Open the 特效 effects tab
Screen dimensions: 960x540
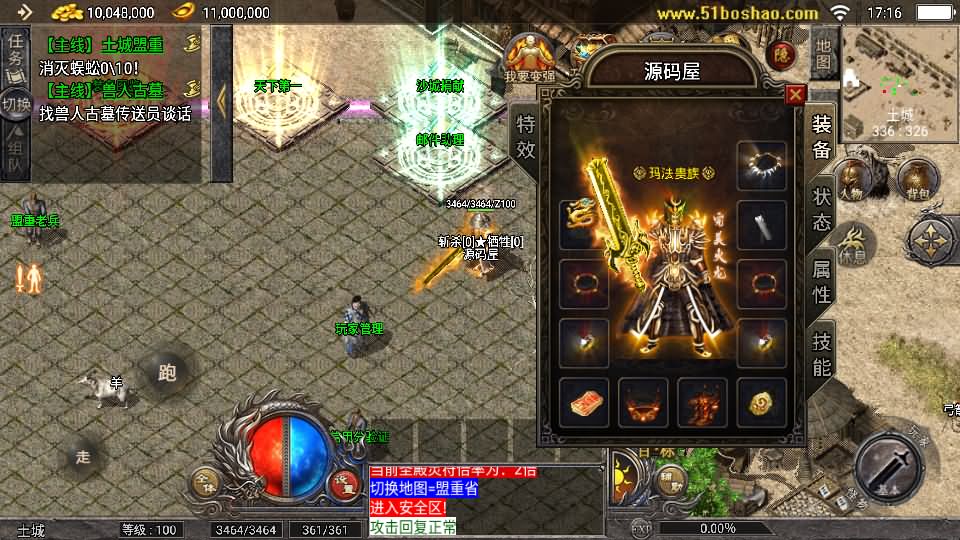click(526, 137)
